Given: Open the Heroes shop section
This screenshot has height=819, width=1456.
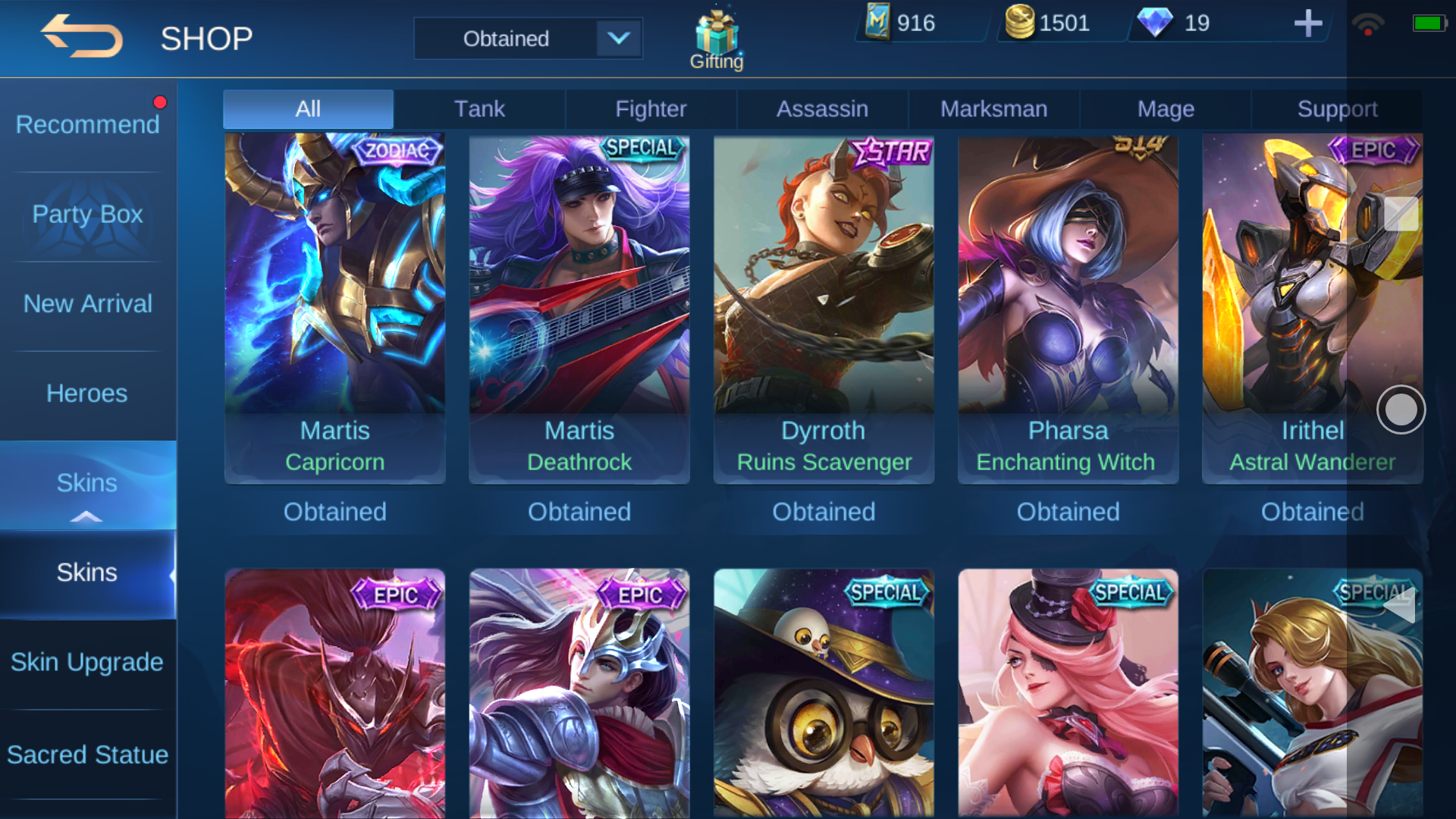Looking at the screenshot, I should coord(88,393).
